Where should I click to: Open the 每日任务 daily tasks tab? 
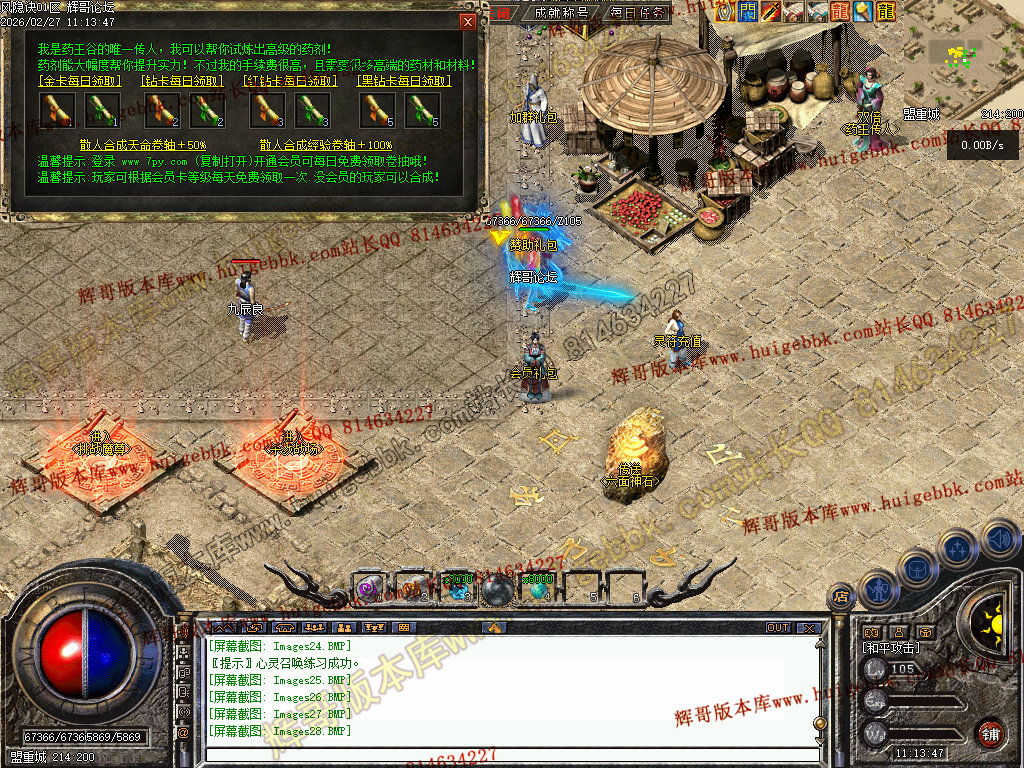pos(638,13)
